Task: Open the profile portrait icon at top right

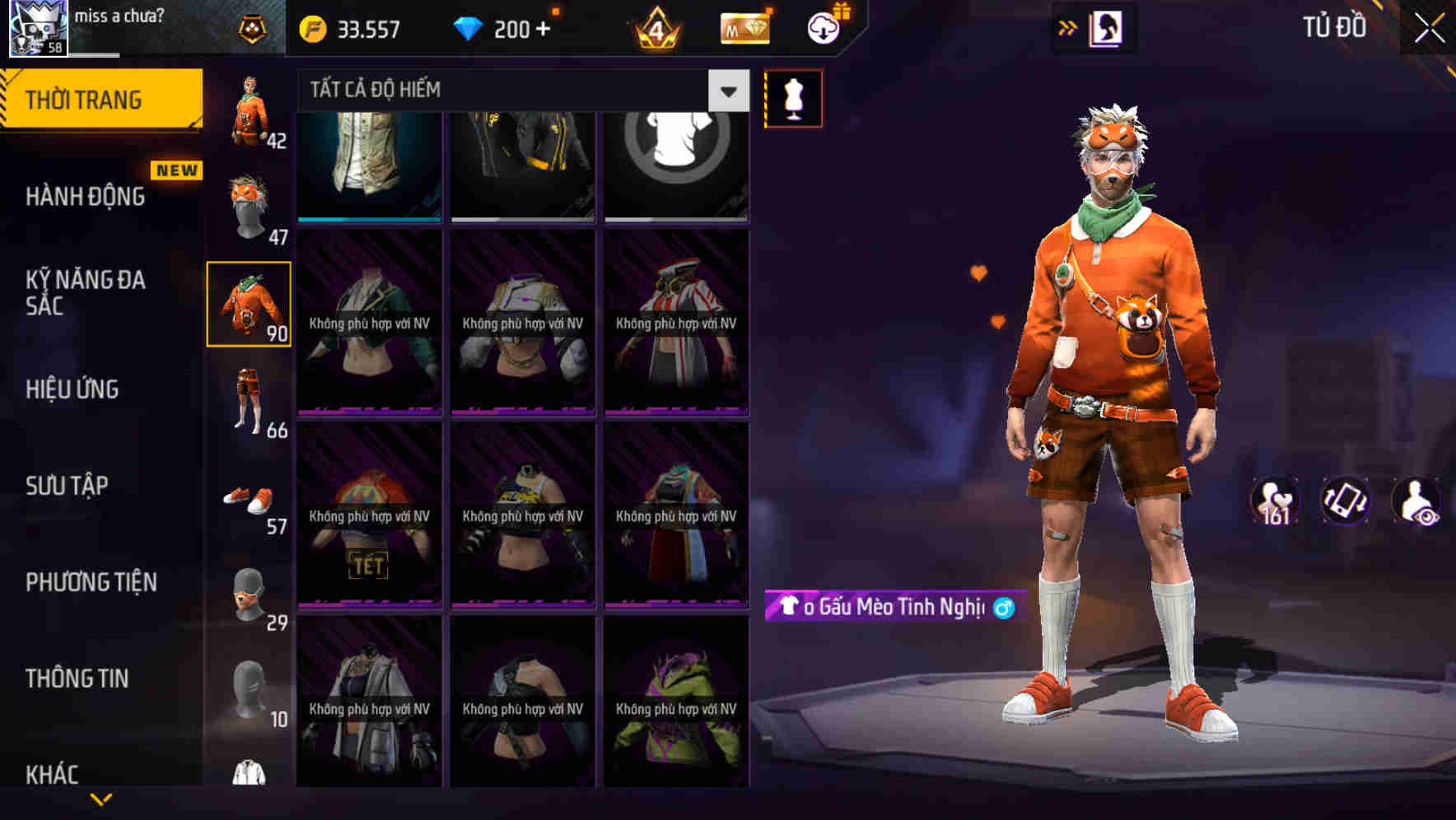Action: click(x=1104, y=28)
